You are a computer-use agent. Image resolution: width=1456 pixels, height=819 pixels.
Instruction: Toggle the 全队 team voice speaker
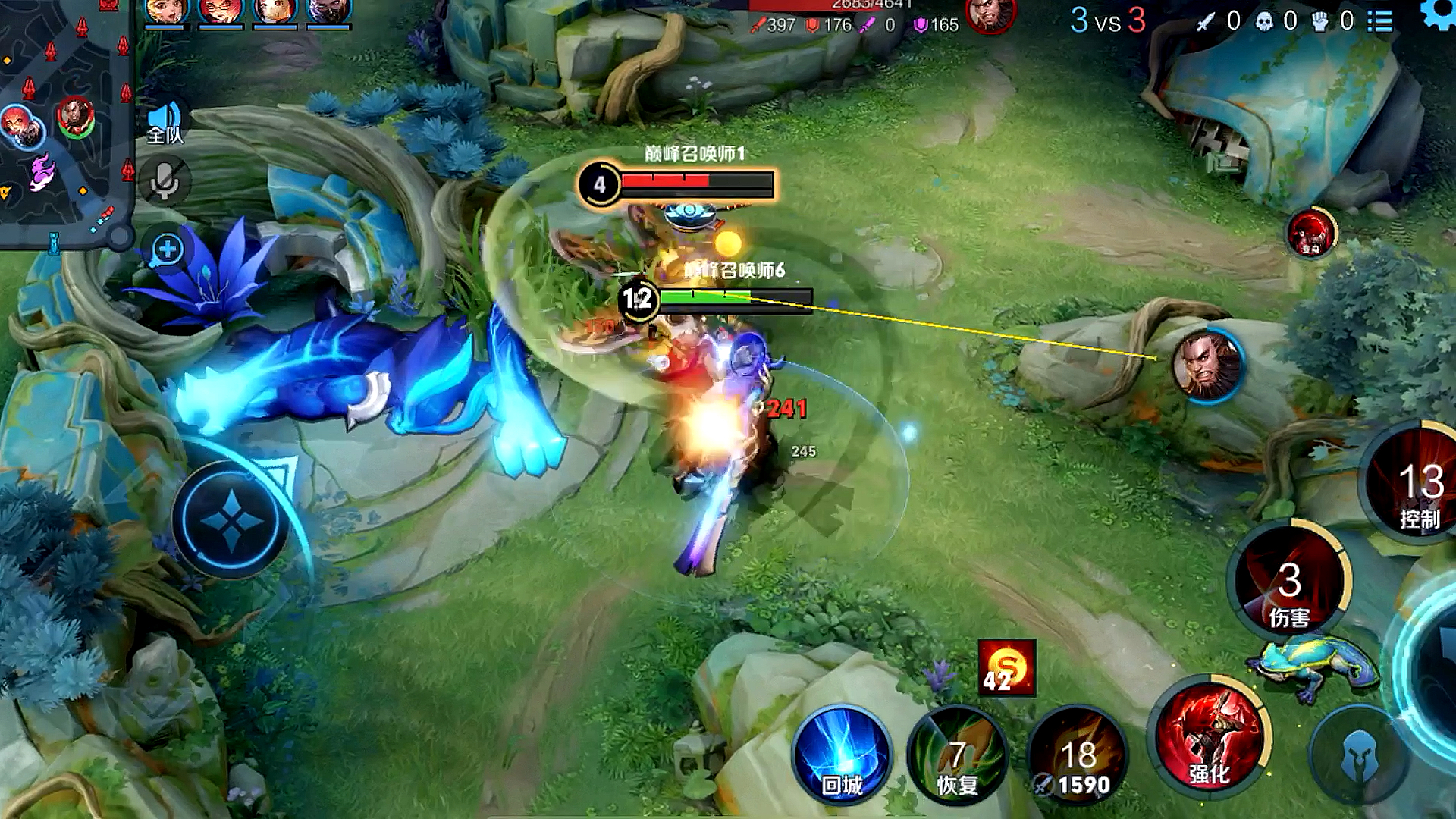[165, 123]
